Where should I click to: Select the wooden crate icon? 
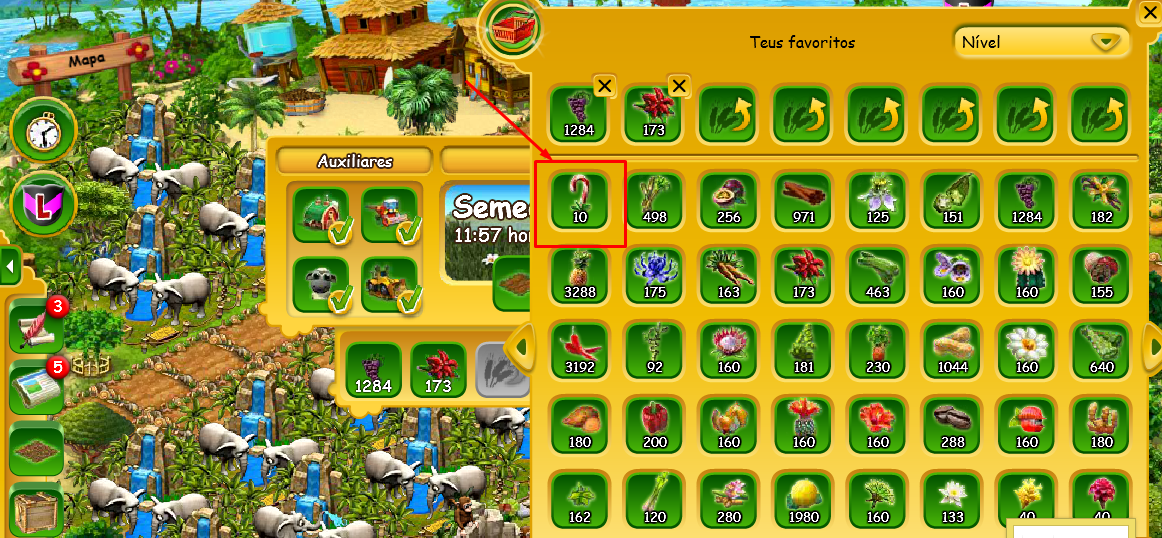click(x=36, y=511)
